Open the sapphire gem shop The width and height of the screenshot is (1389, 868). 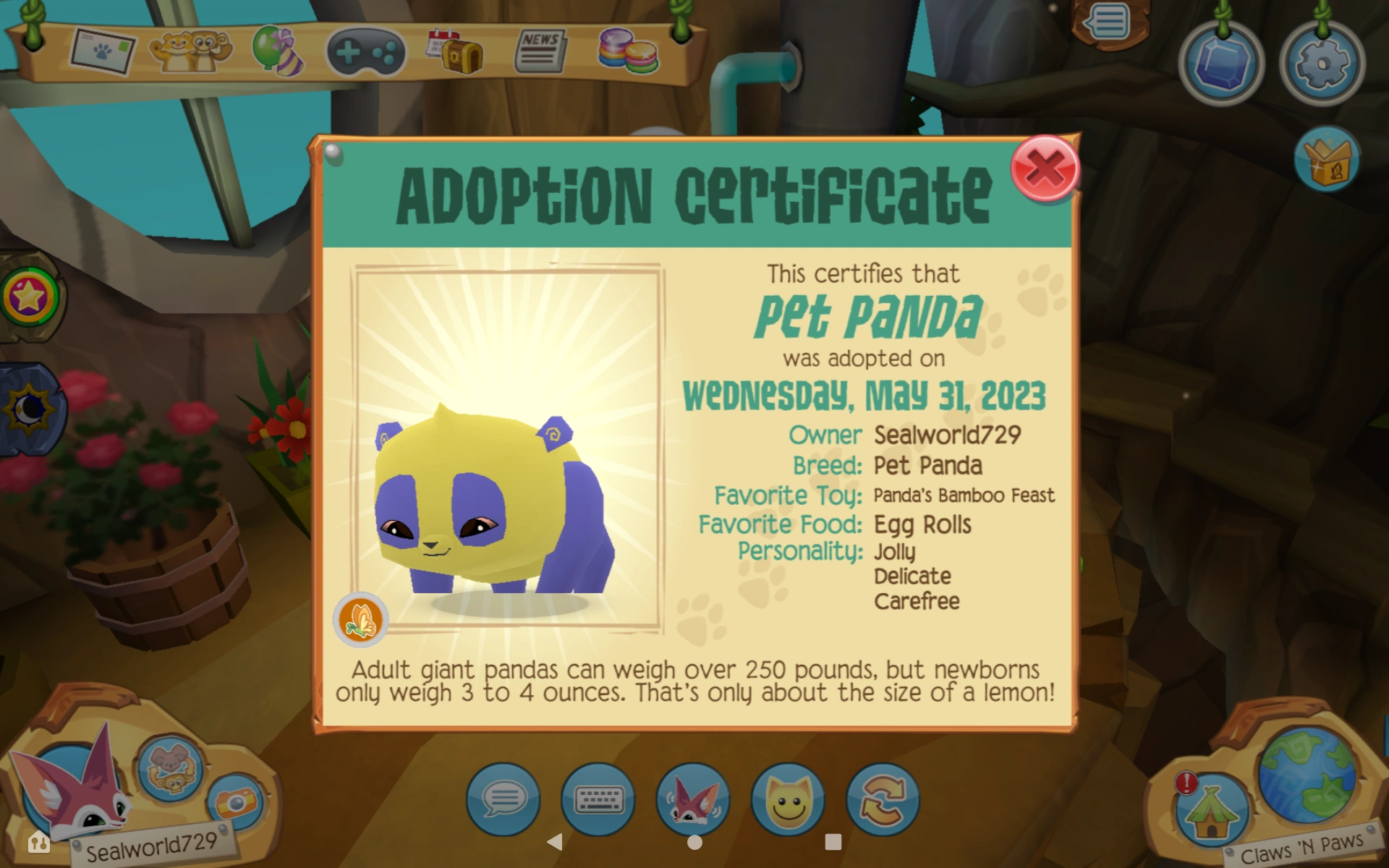(x=1223, y=64)
